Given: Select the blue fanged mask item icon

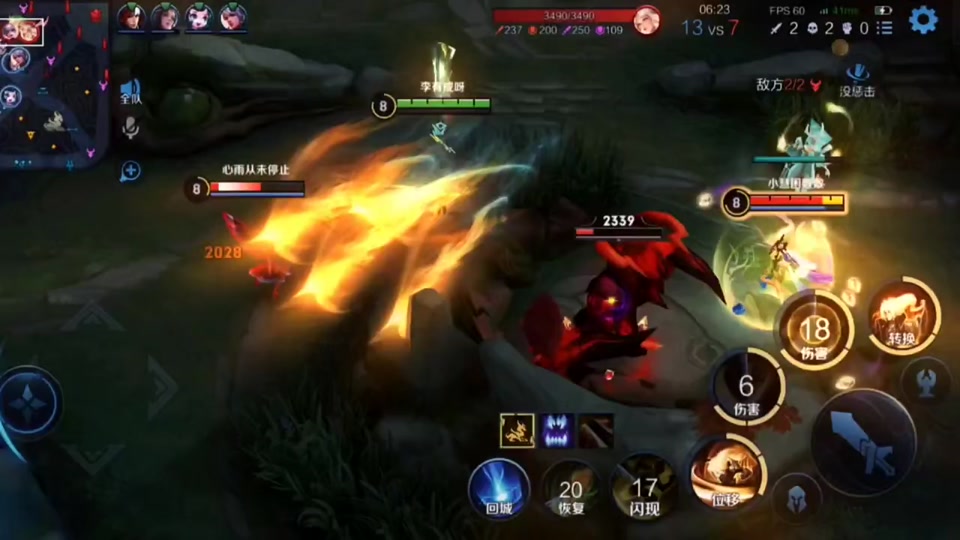Looking at the screenshot, I should pyautogui.click(x=556, y=430).
